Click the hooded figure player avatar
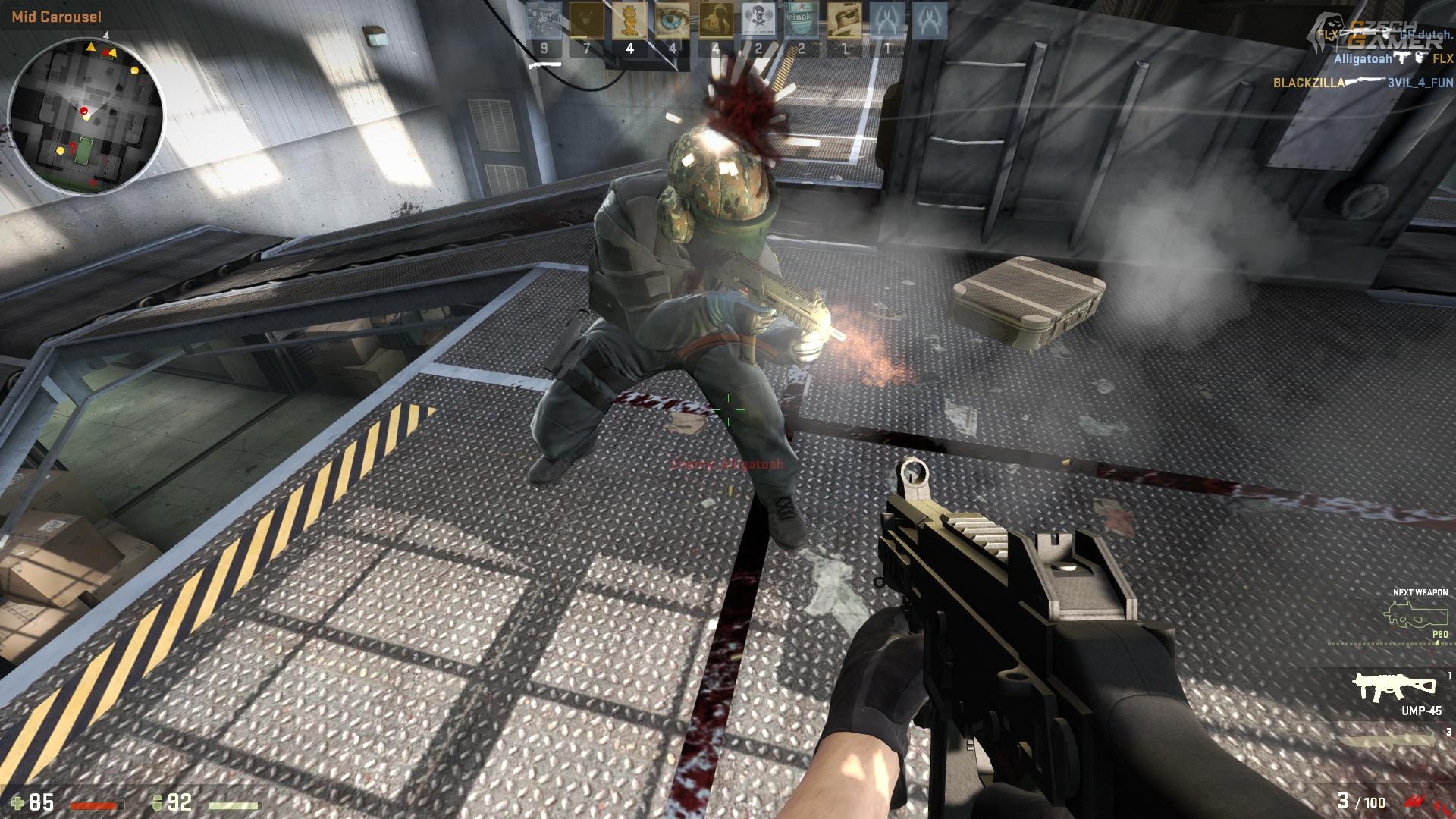This screenshot has width=1456, height=819. pos(714,20)
